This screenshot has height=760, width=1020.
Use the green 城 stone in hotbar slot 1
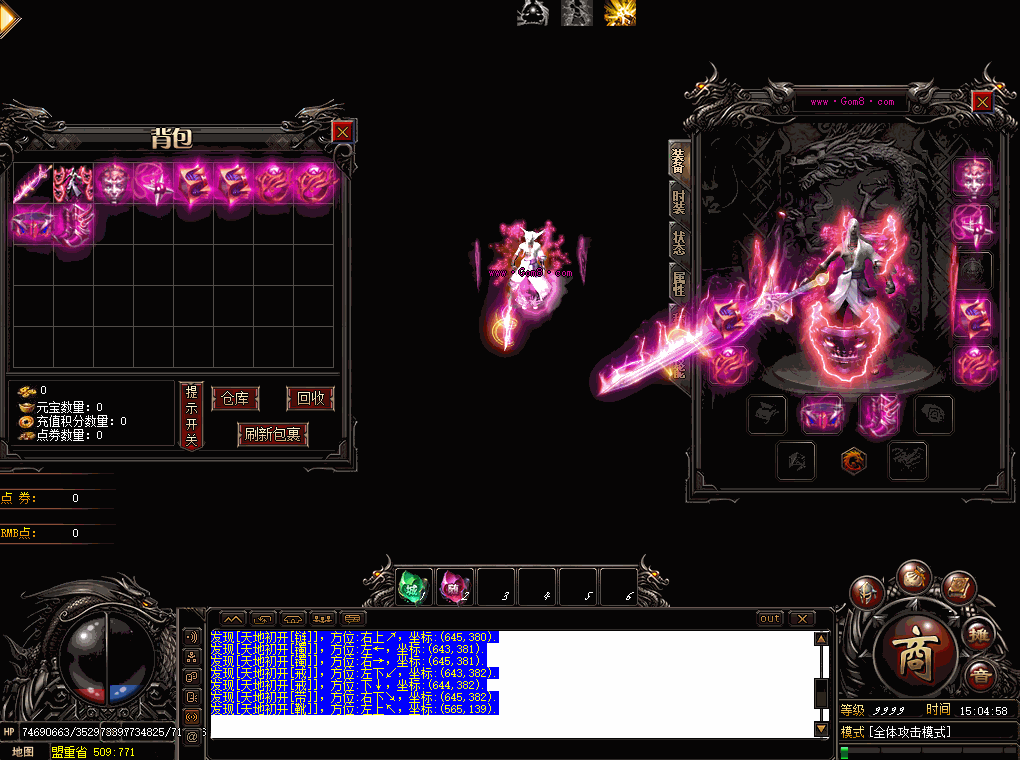pos(414,587)
